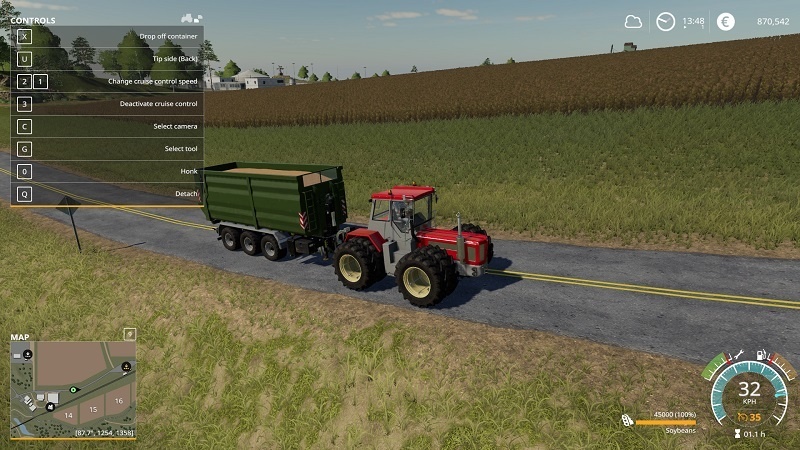Viewport: 800px width, 450px height.
Task: Click the green player marker on the map
Action: point(73,388)
